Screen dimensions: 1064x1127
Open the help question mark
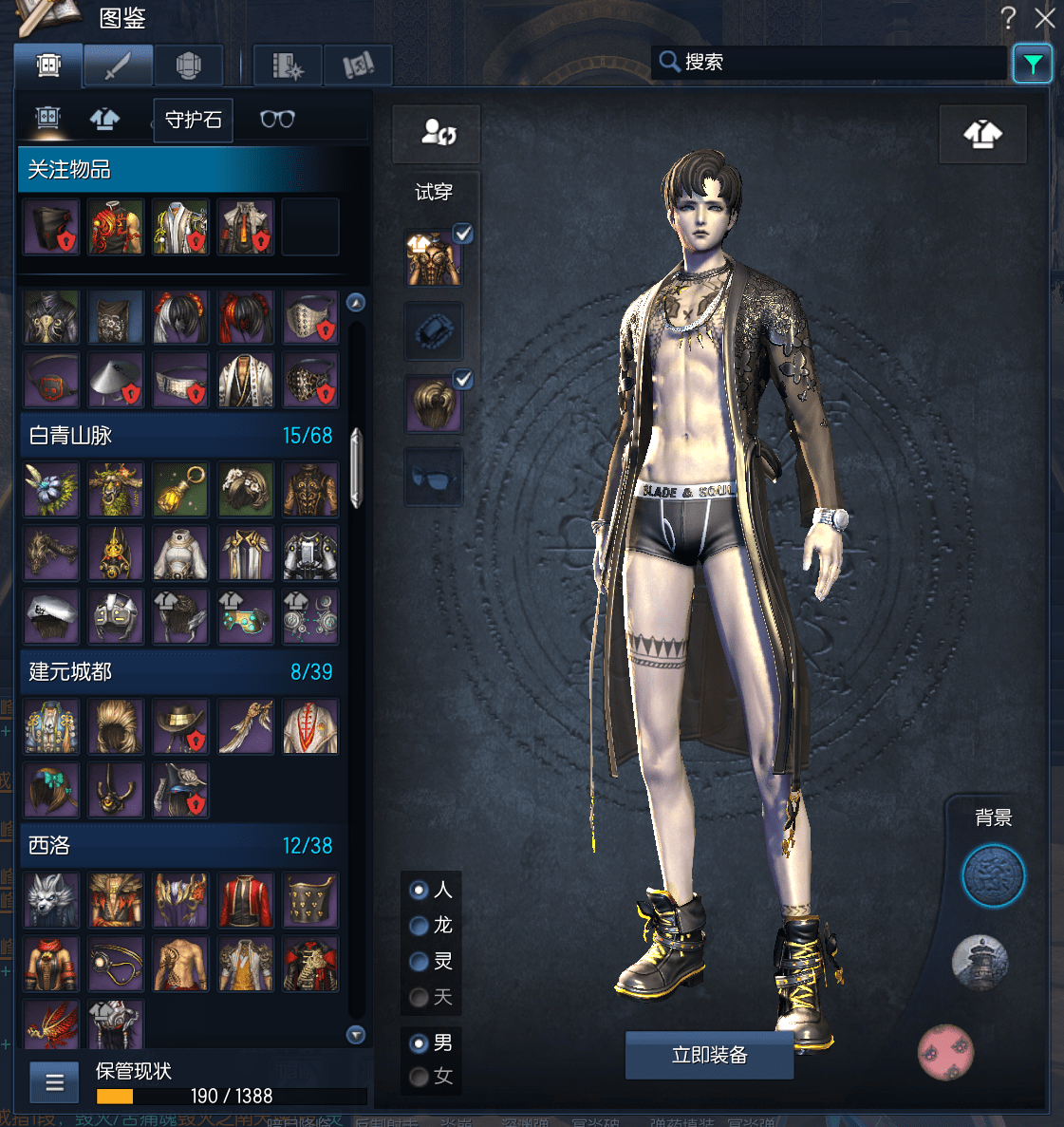(1008, 17)
